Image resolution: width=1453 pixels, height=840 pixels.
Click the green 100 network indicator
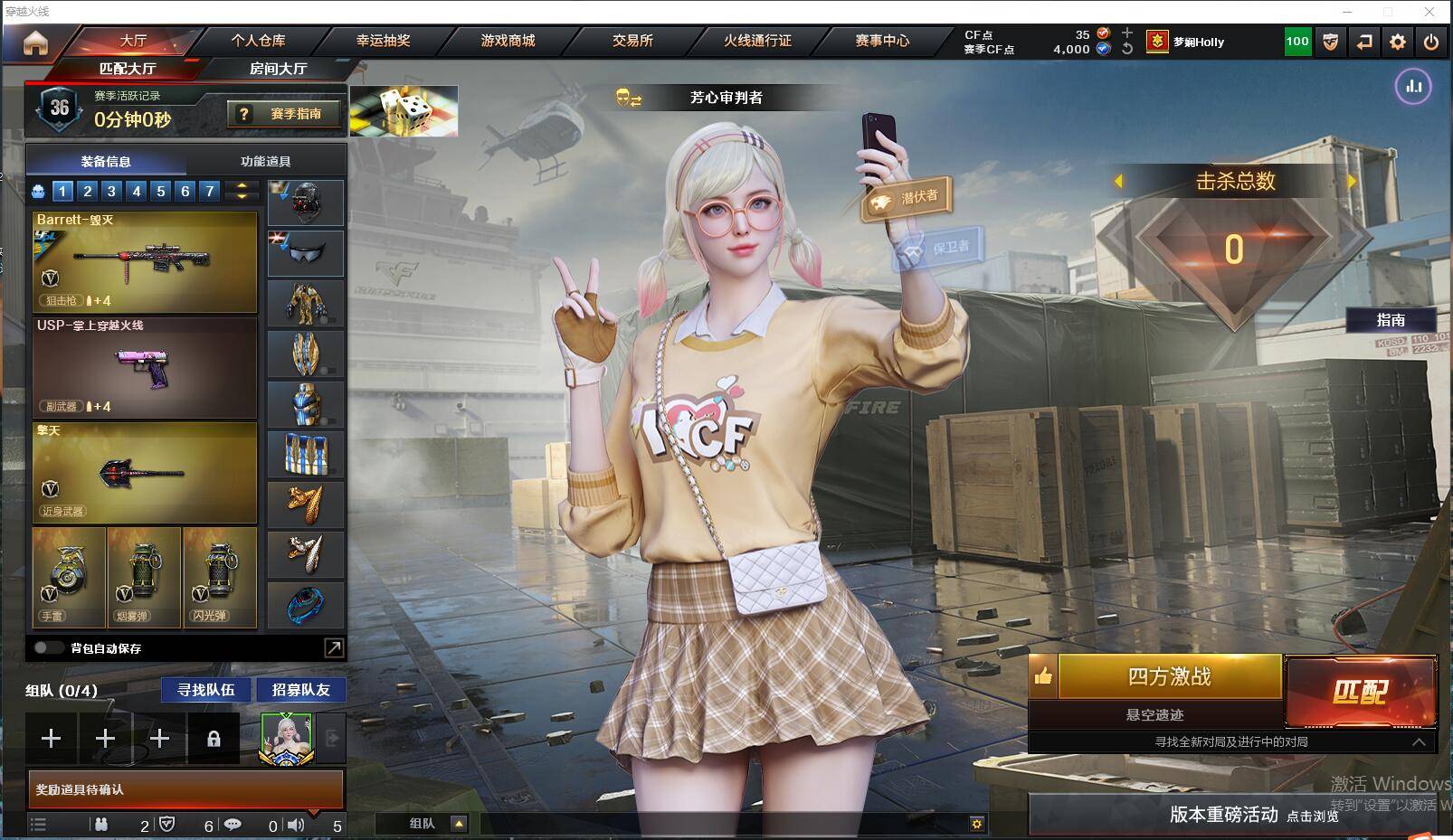pyautogui.click(x=1296, y=41)
